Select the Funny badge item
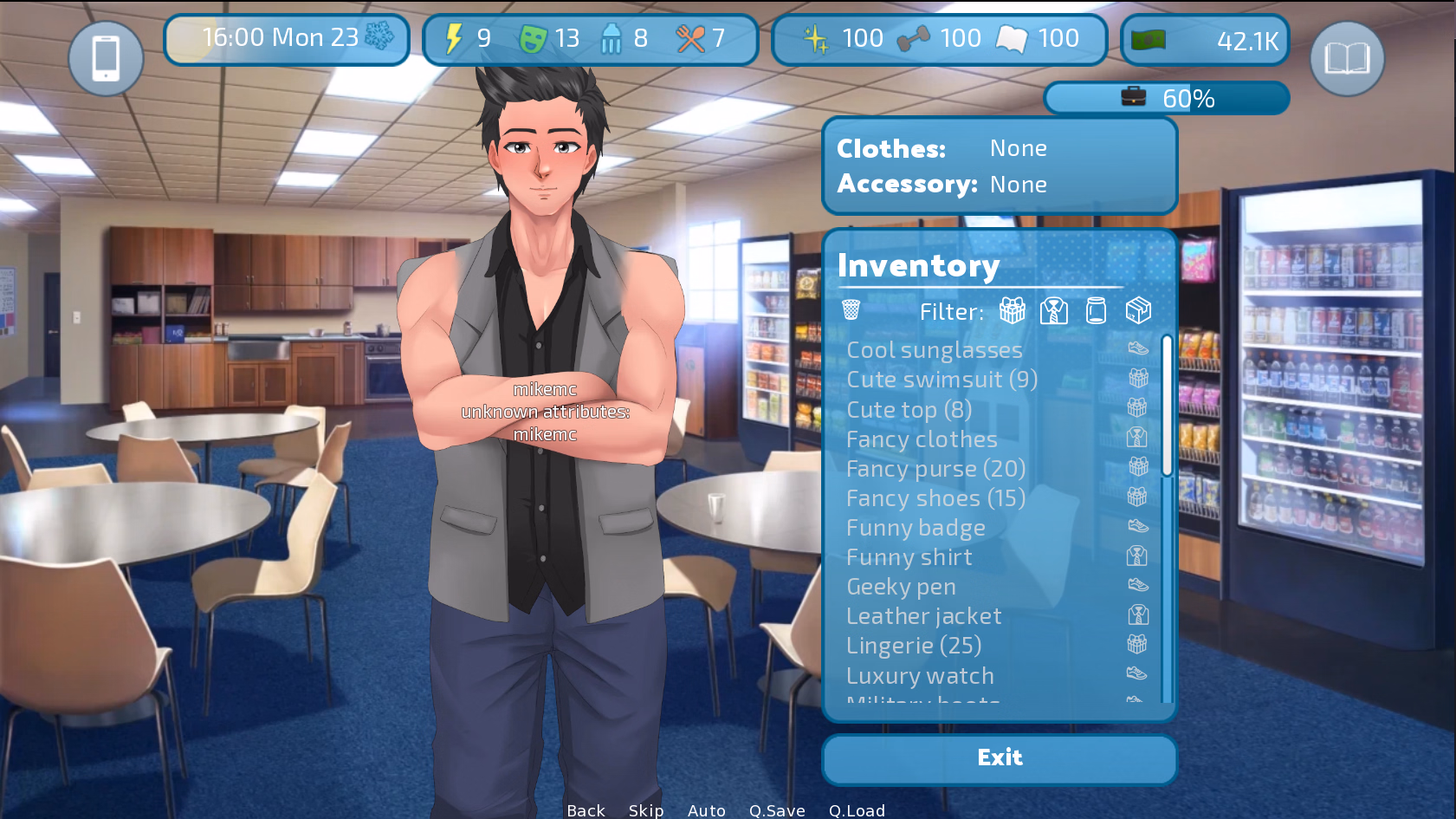This screenshot has height=819, width=1456. tap(916, 528)
